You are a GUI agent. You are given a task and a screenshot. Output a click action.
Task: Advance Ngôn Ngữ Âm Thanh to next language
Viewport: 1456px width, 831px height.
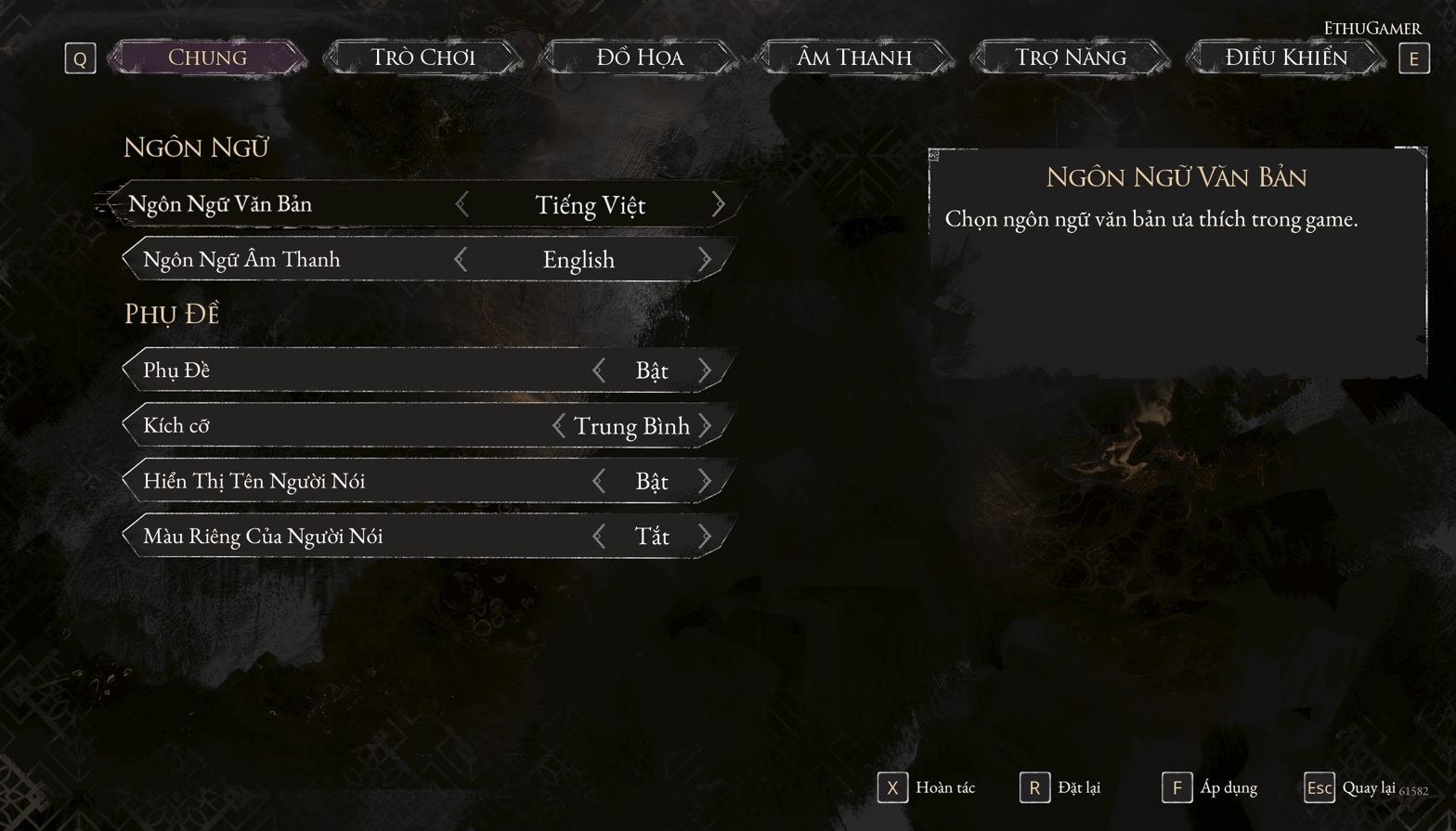click(x=705, y=260)
